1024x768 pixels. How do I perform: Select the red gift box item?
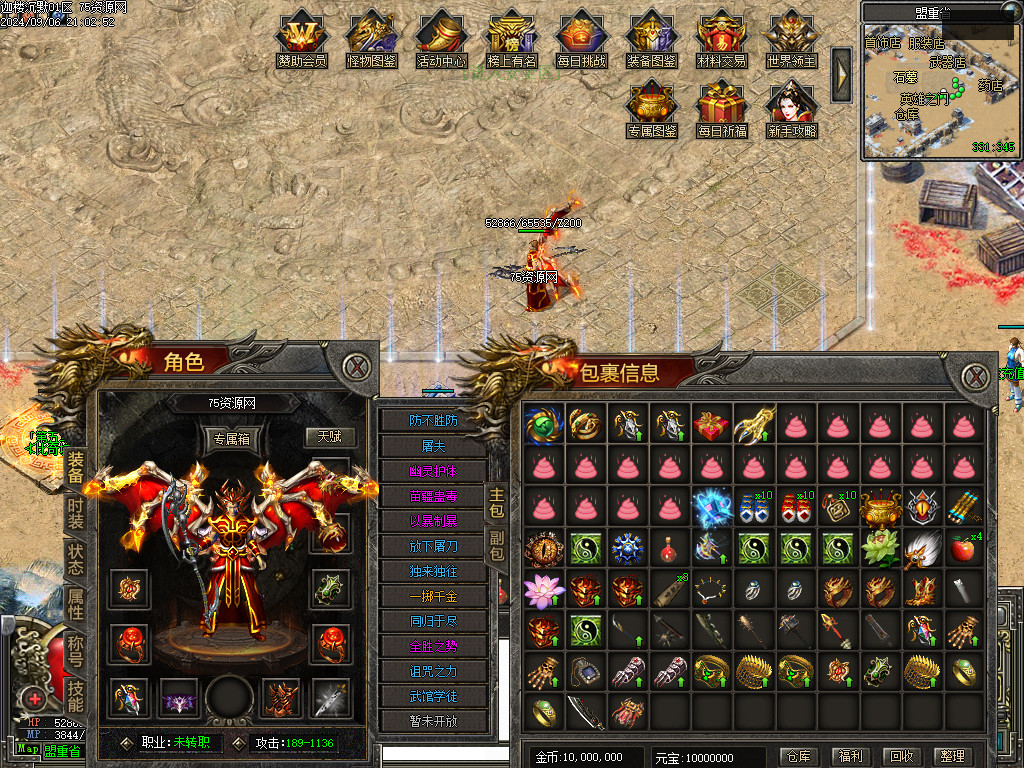click(x=711, y=425)
